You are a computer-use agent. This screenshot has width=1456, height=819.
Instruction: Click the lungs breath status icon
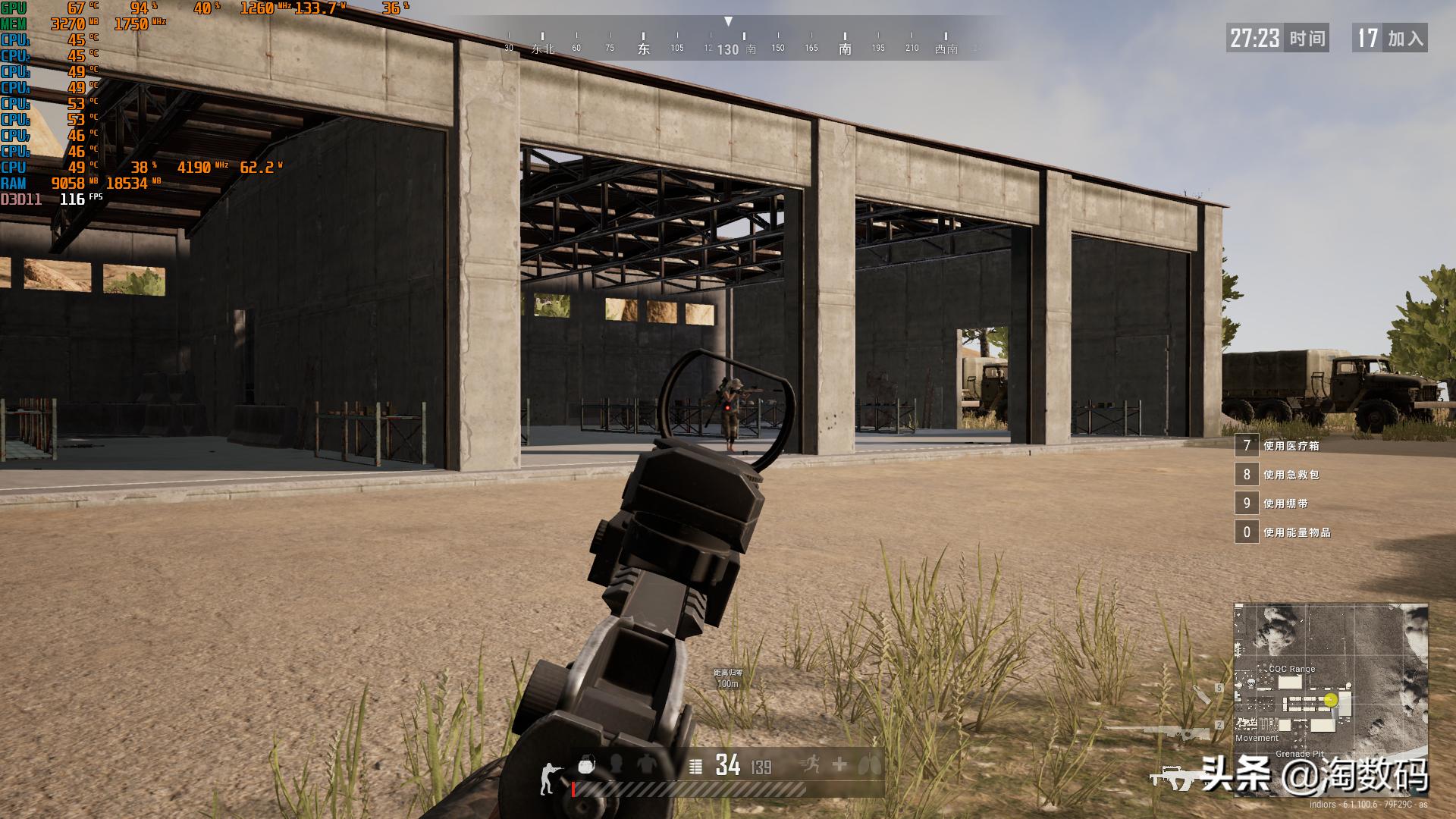pyautogui.click(x=868, y=766)
